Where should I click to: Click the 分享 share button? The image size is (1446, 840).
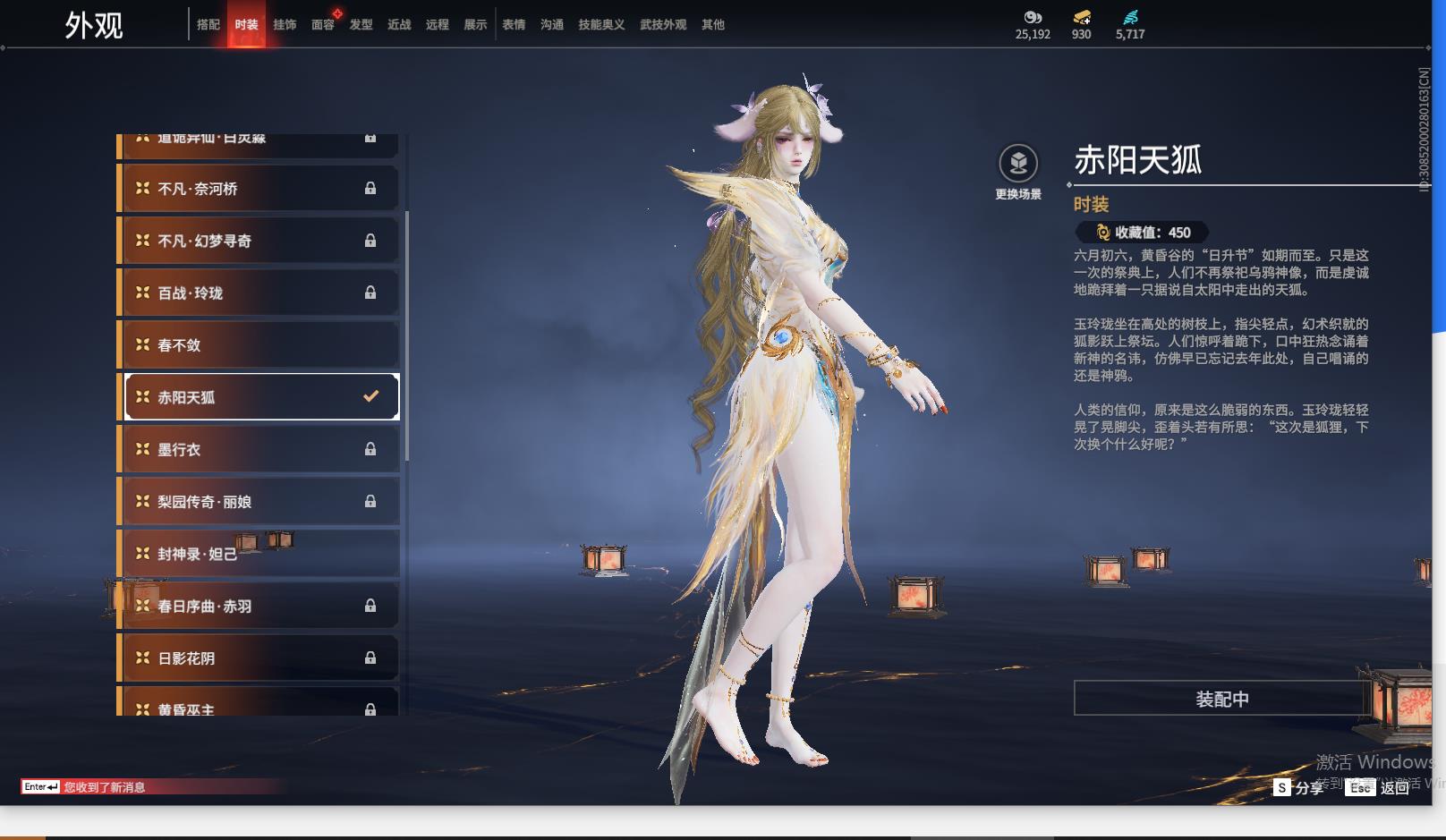click(1299, 787)
